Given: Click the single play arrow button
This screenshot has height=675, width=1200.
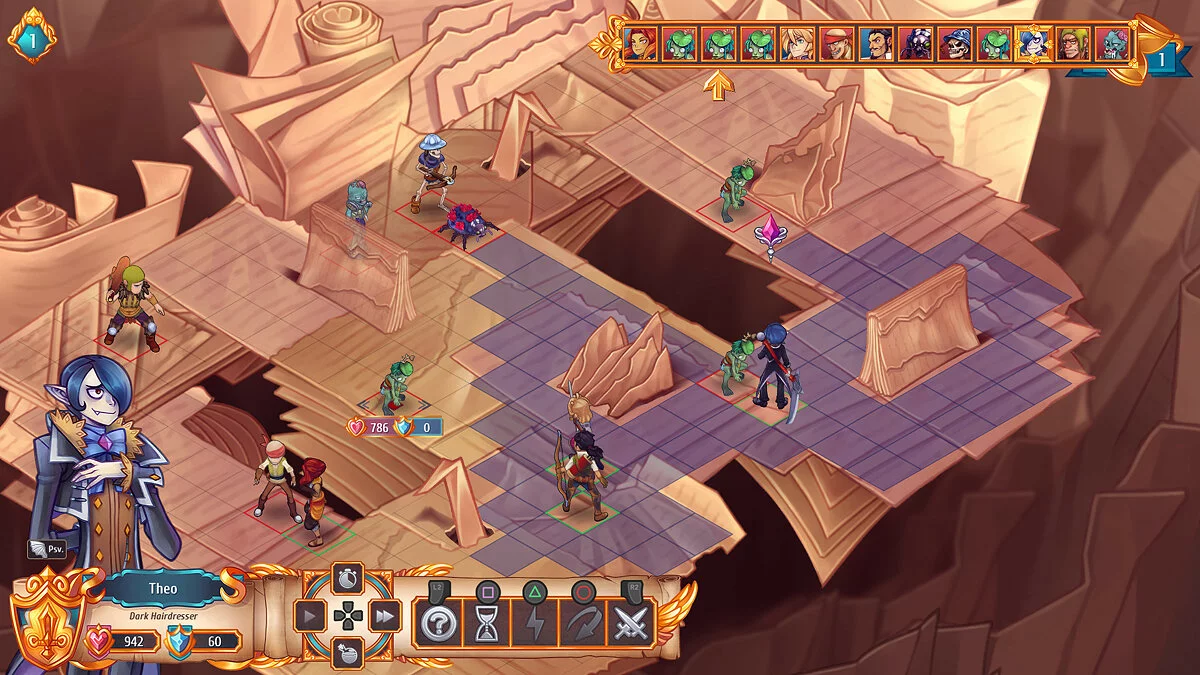Looking at the screenshot, I should click(310, 617).
